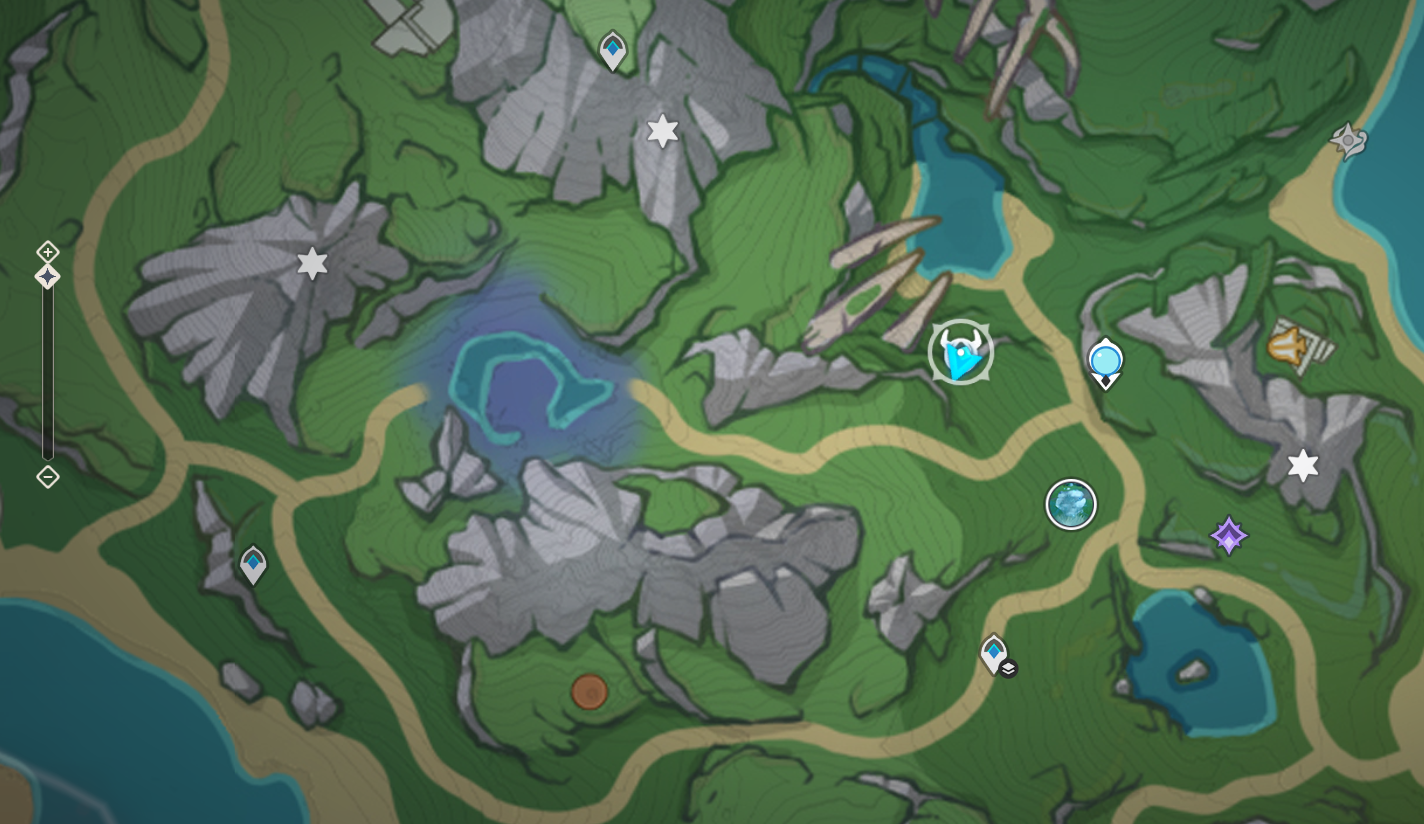Image resolution: width=1424 pixels, height=824 pixels.
Task: Click the star marker on the eastern hillside
Action: (x=1301, y=463)
